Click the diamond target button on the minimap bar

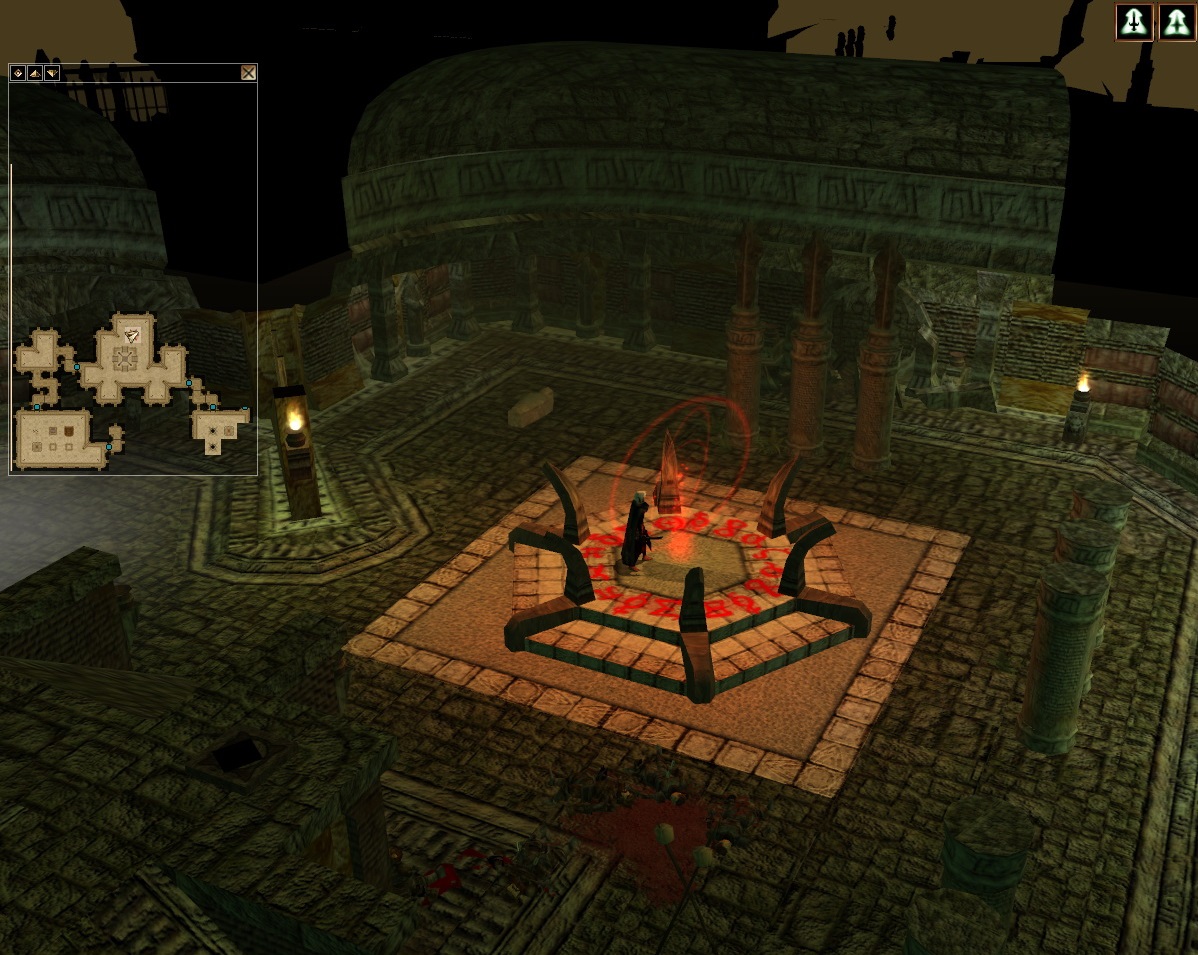point(17,73)
